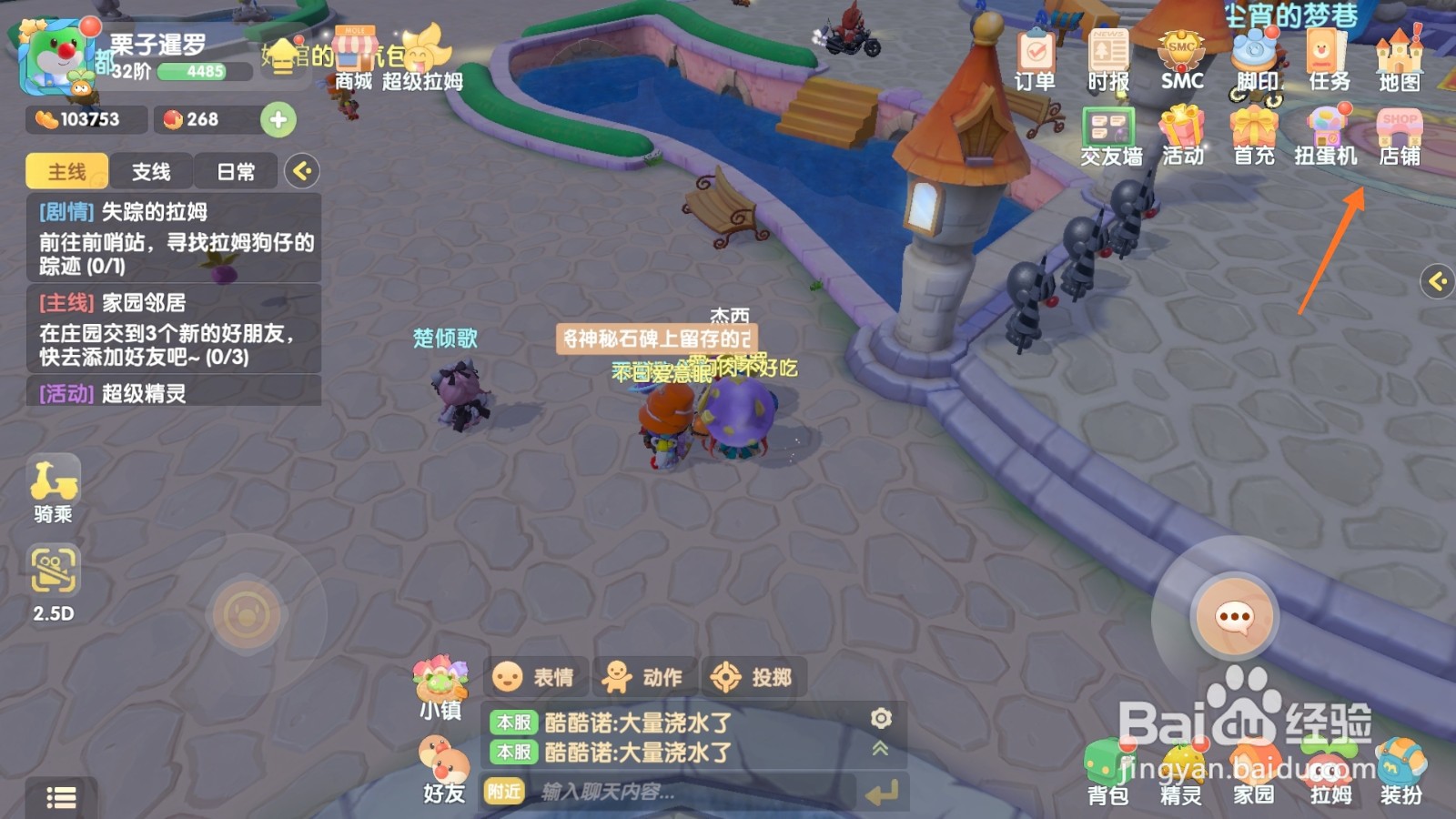Switch to the 日常 quest tab
The width and height of the screenshot is (1456, 819).
pos(235,171)
